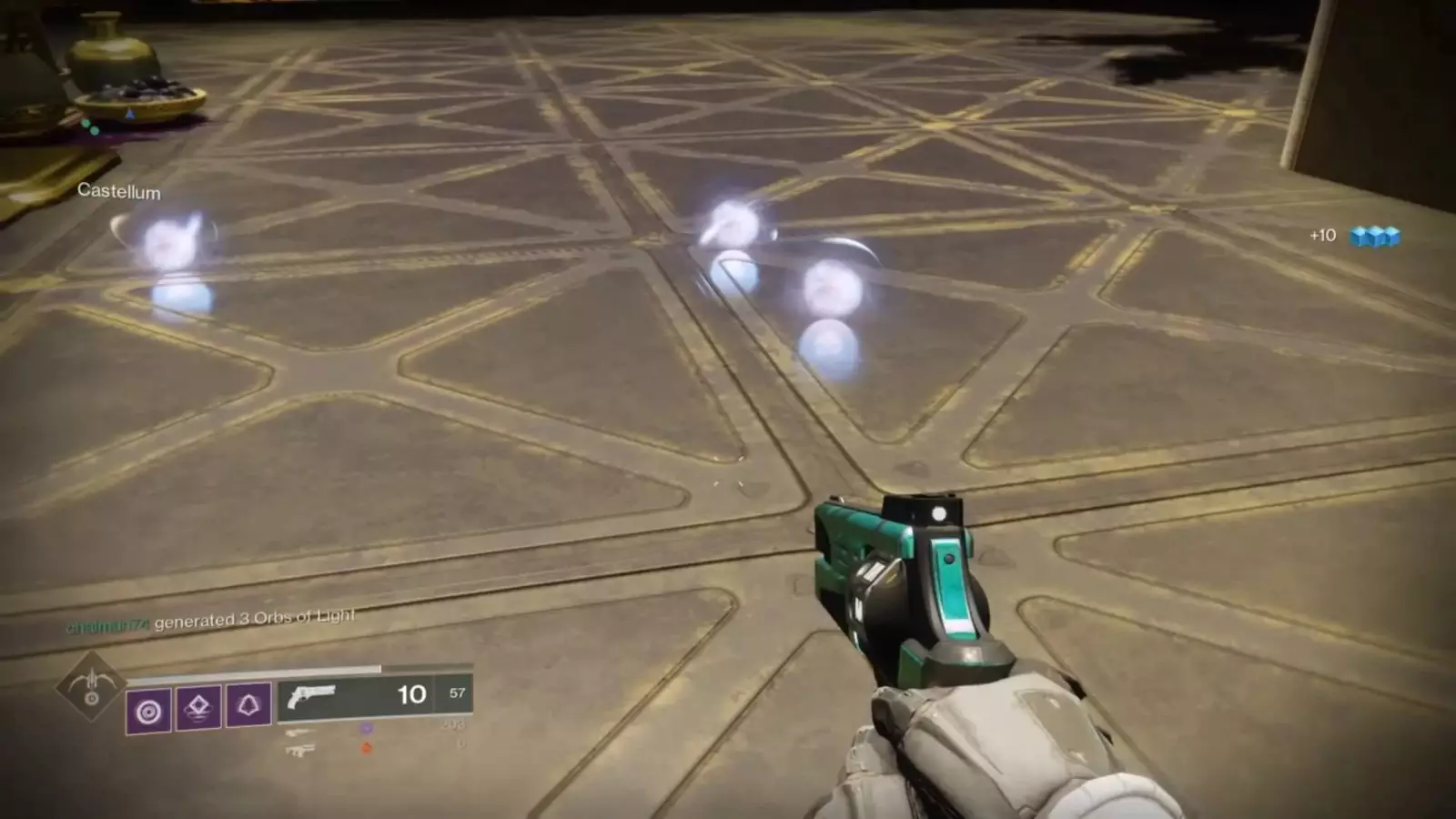Select the equipped hand cannon weapon icon

310,696
